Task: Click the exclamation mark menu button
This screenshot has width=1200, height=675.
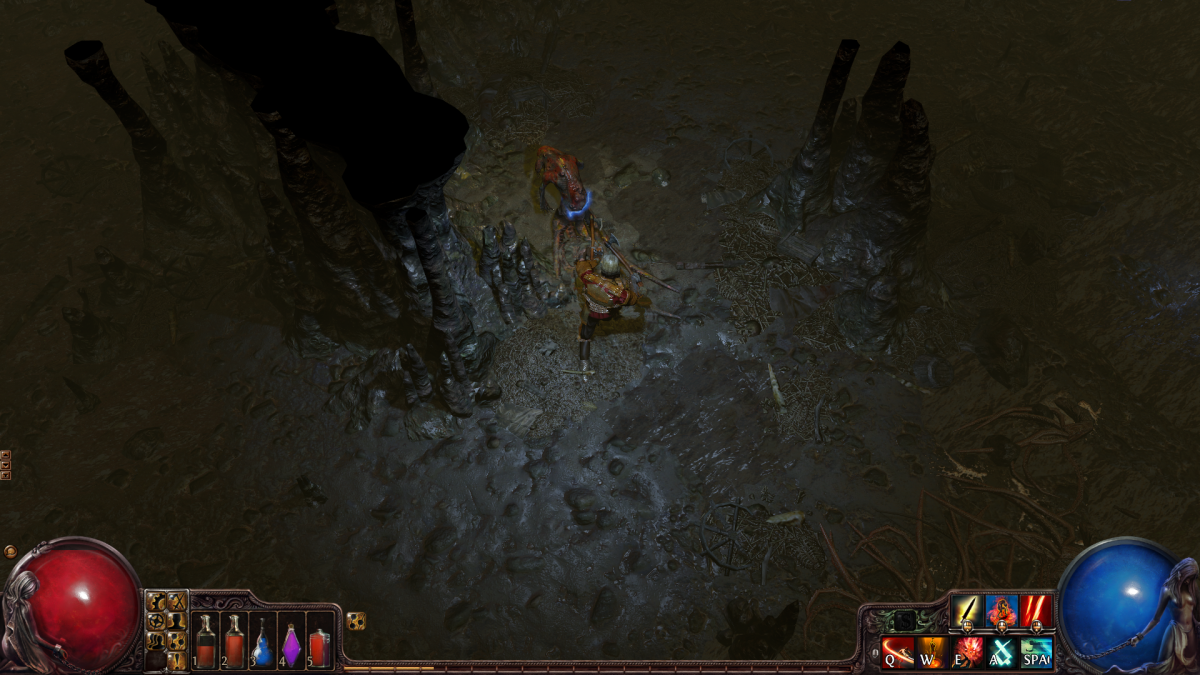Action: (177, 660)
